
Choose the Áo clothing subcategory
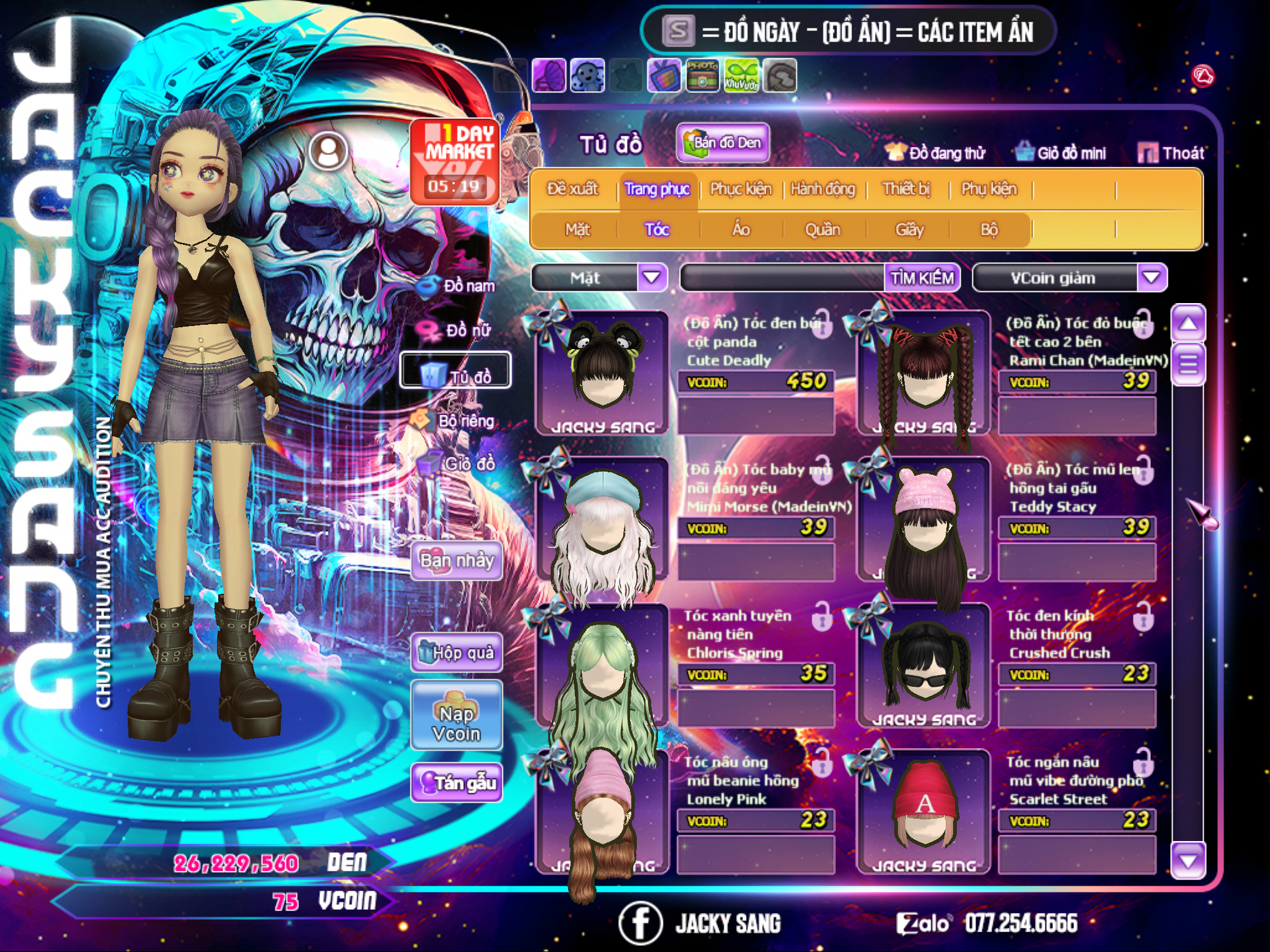tap(741, 230)
